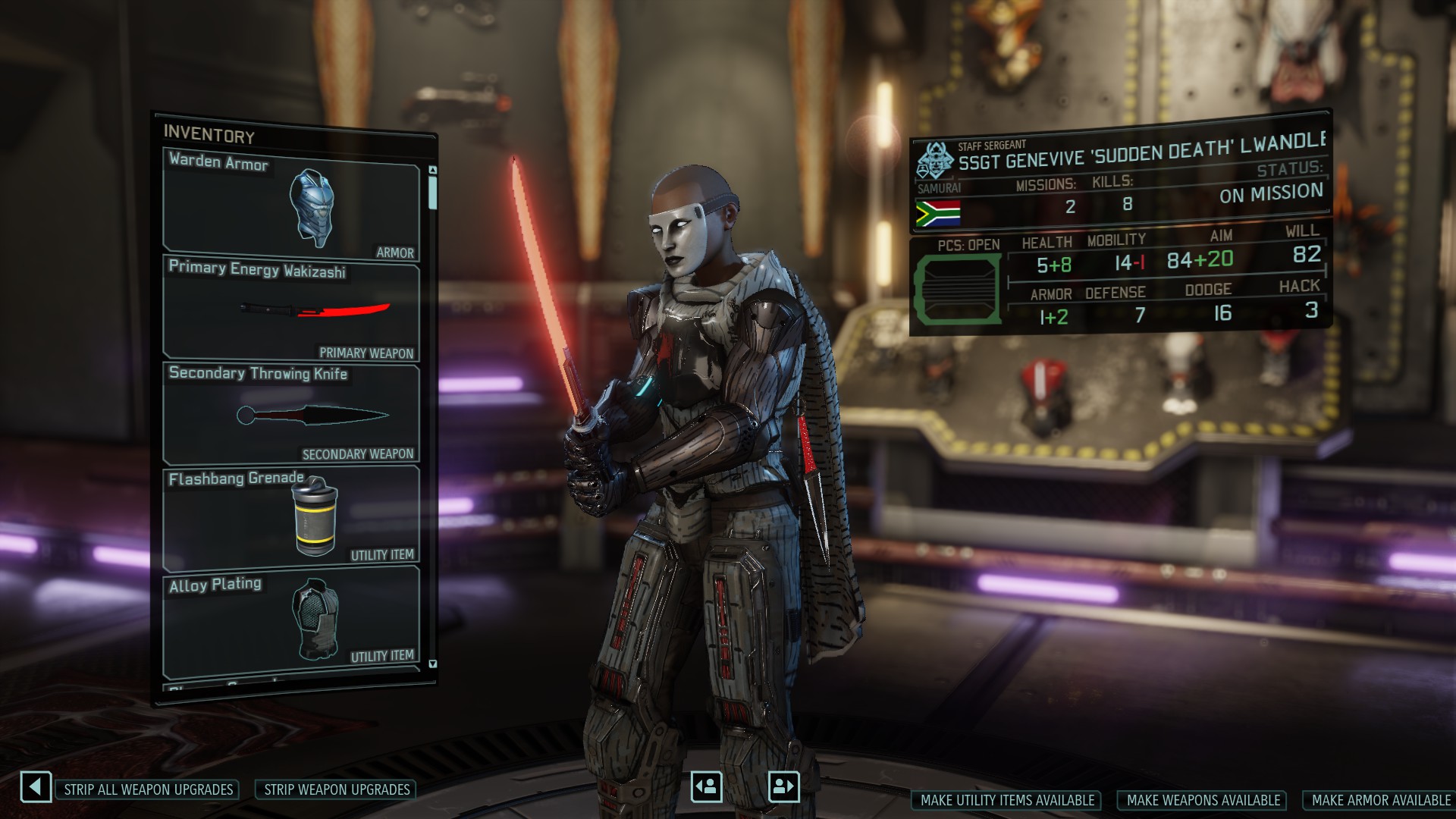This screenshot has height=819, width=1456.
Task: Activate the Strip Weapon Upgrades button
Action: point(337,789)
